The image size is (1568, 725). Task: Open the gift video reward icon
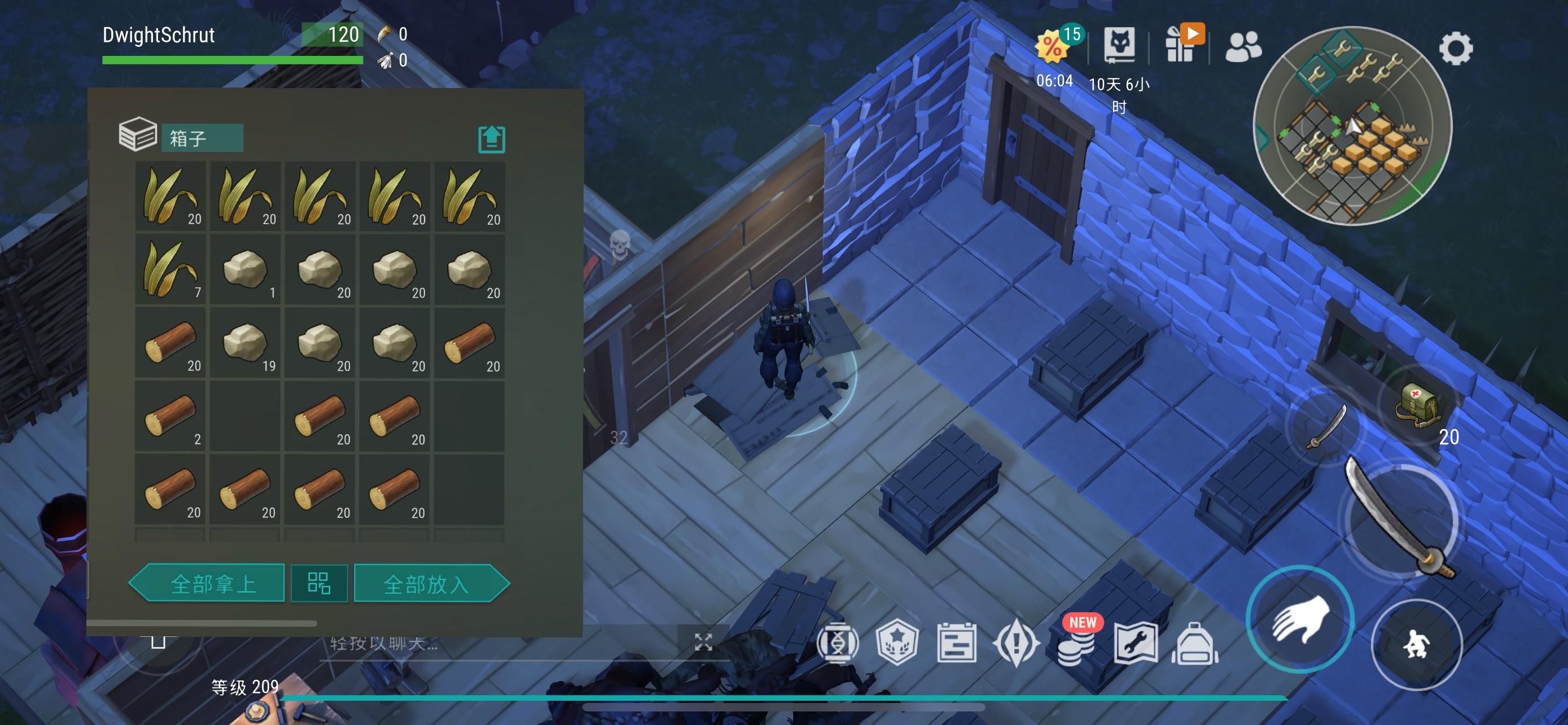click(x=1181, y=44)
